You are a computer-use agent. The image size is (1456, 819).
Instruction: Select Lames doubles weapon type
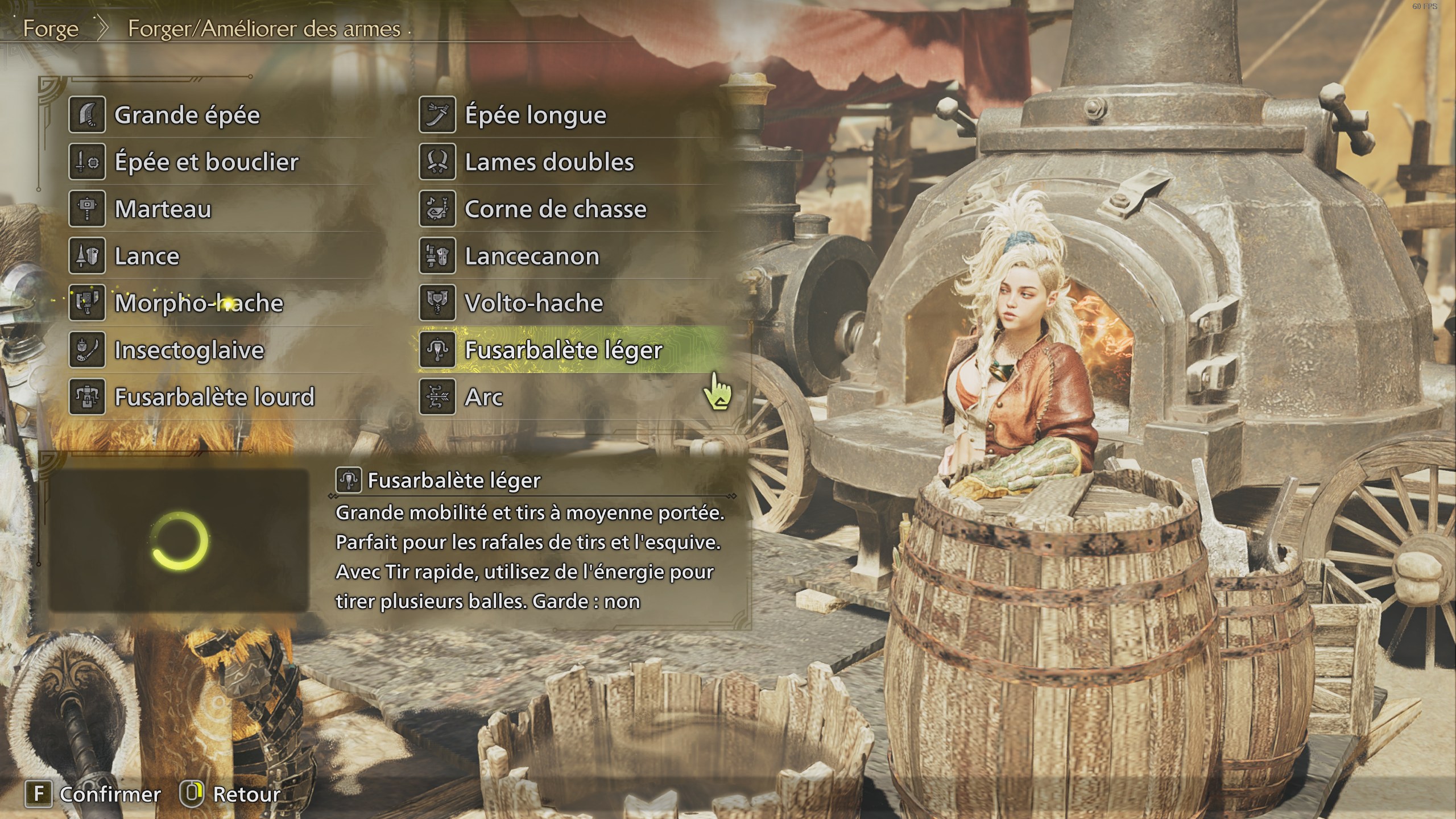pyautogui.click(x=549, y=163)
